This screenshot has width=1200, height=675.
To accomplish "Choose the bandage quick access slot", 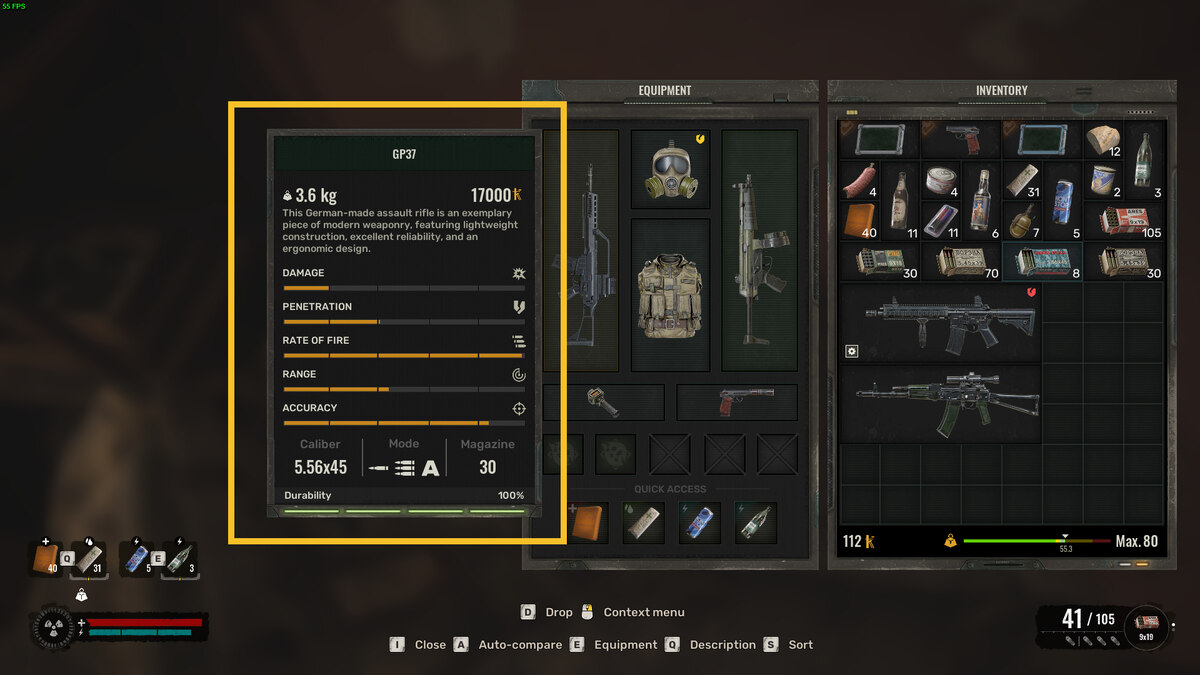I will (x=643, y=522).
